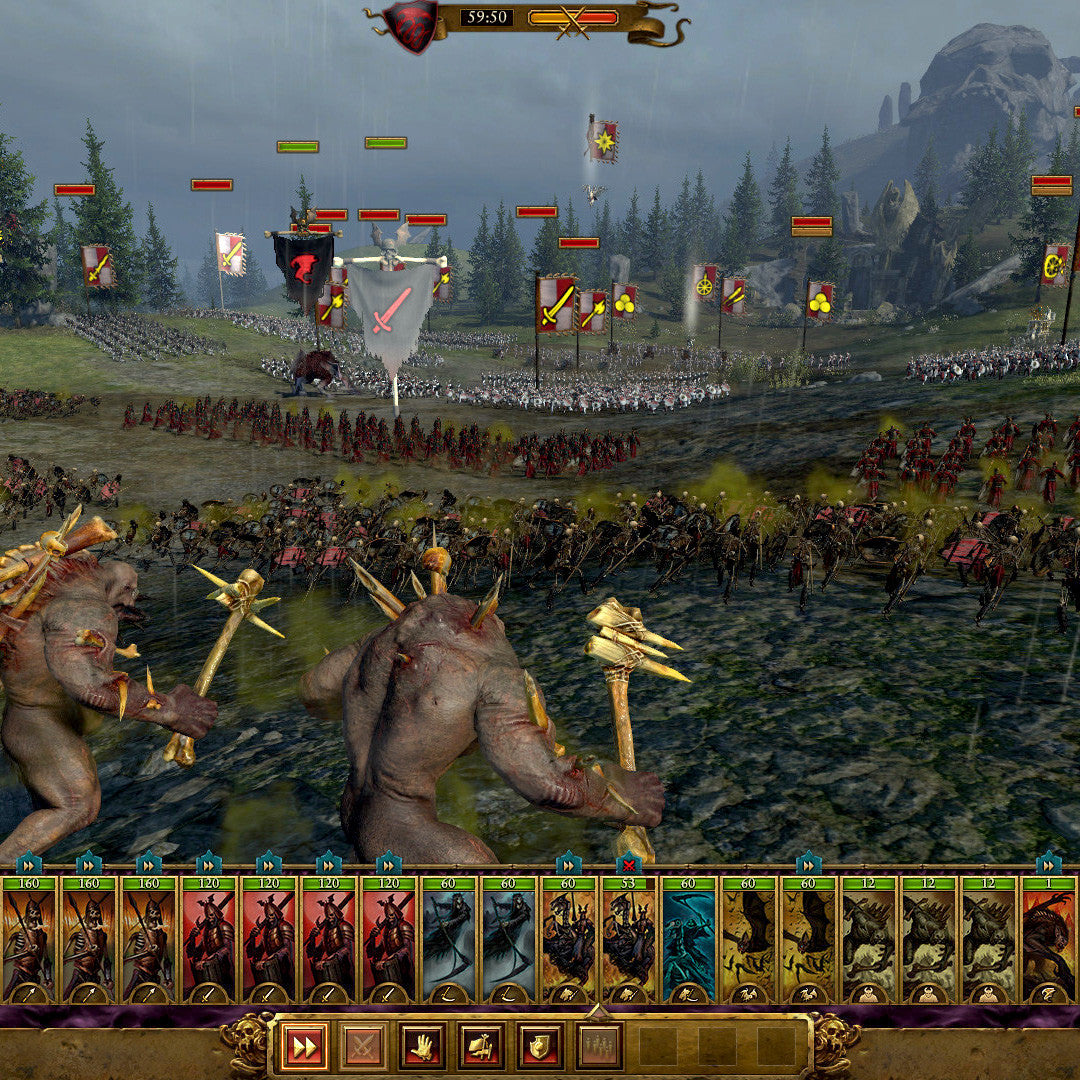Click the greyed group formation button
The height and width of the screenshot is (1080, 1080).
pos(599,1046)
